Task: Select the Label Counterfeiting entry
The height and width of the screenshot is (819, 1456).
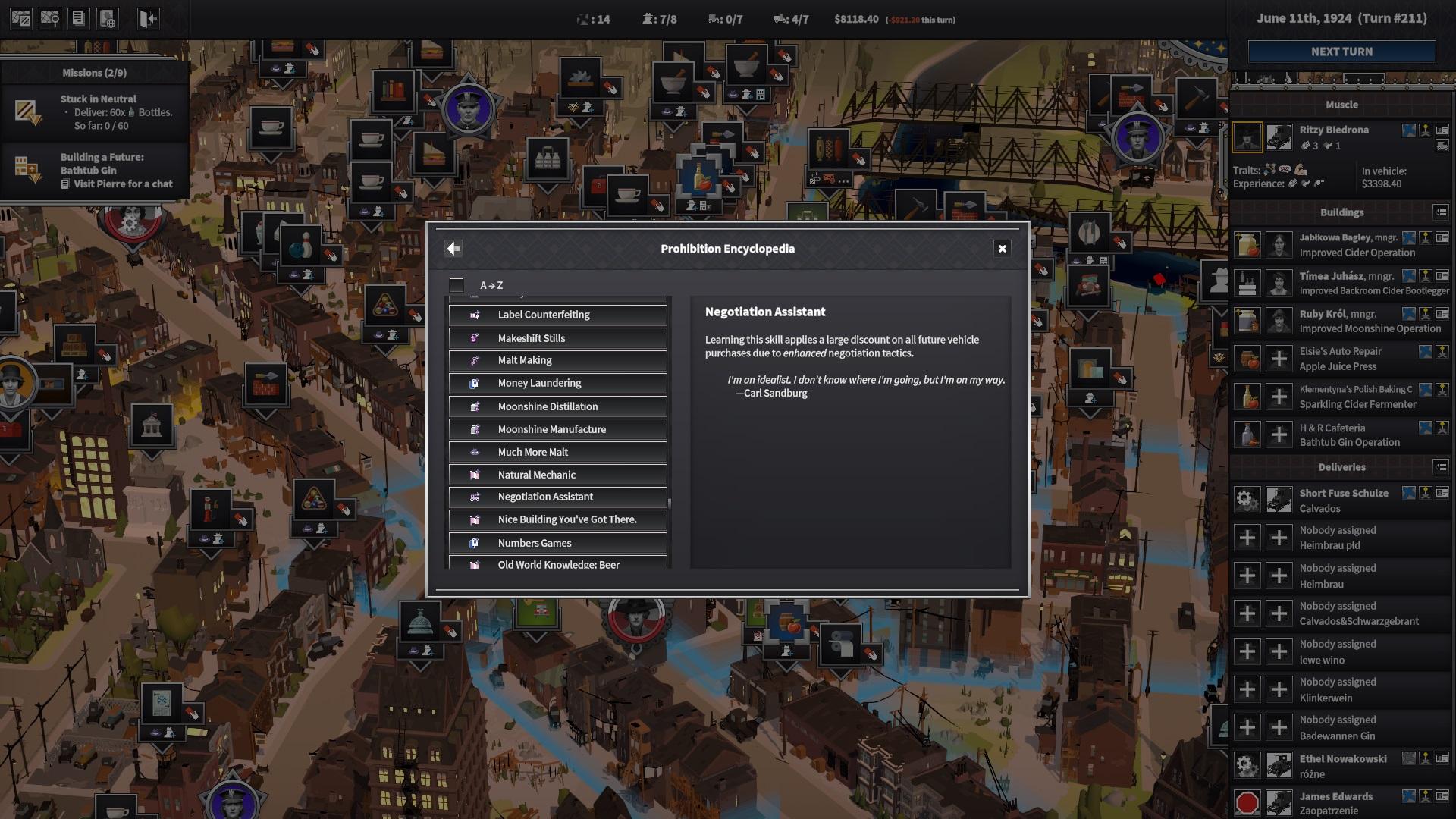Action: (x=557, y=315)
